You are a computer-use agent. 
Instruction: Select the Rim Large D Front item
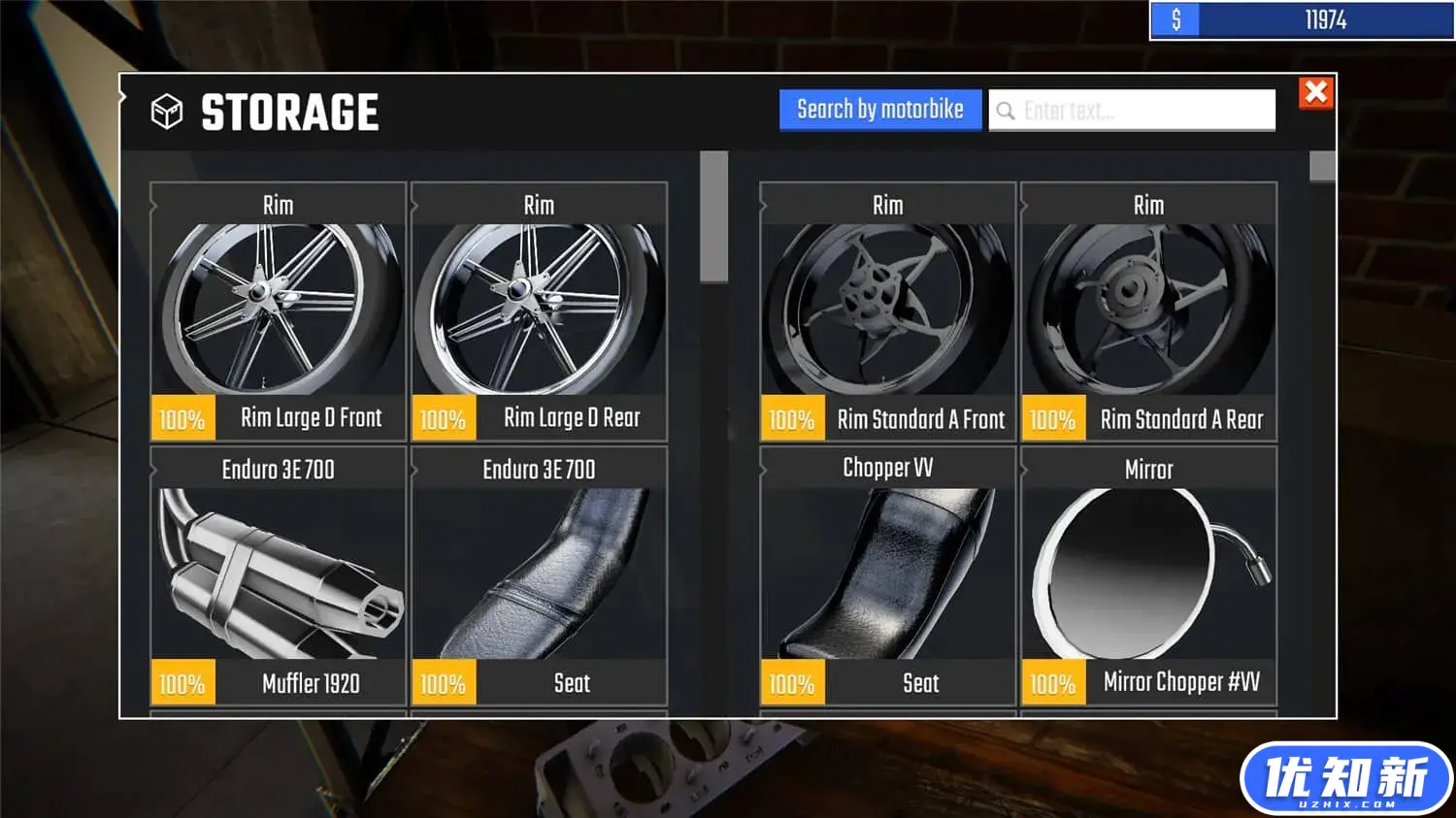(x=278, y=311)
